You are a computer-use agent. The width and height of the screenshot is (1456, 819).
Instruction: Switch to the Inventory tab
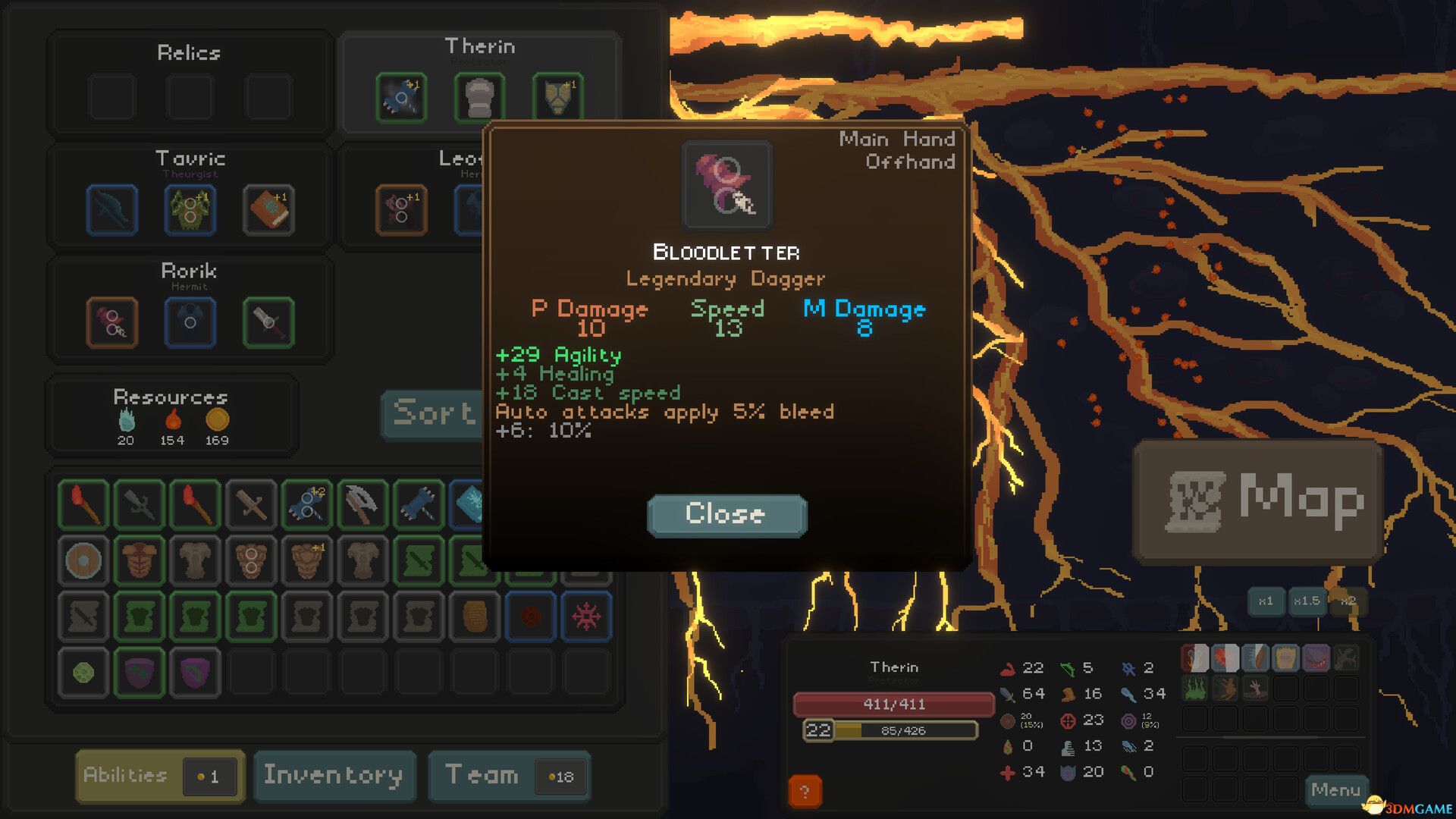[x=334, y=776]
